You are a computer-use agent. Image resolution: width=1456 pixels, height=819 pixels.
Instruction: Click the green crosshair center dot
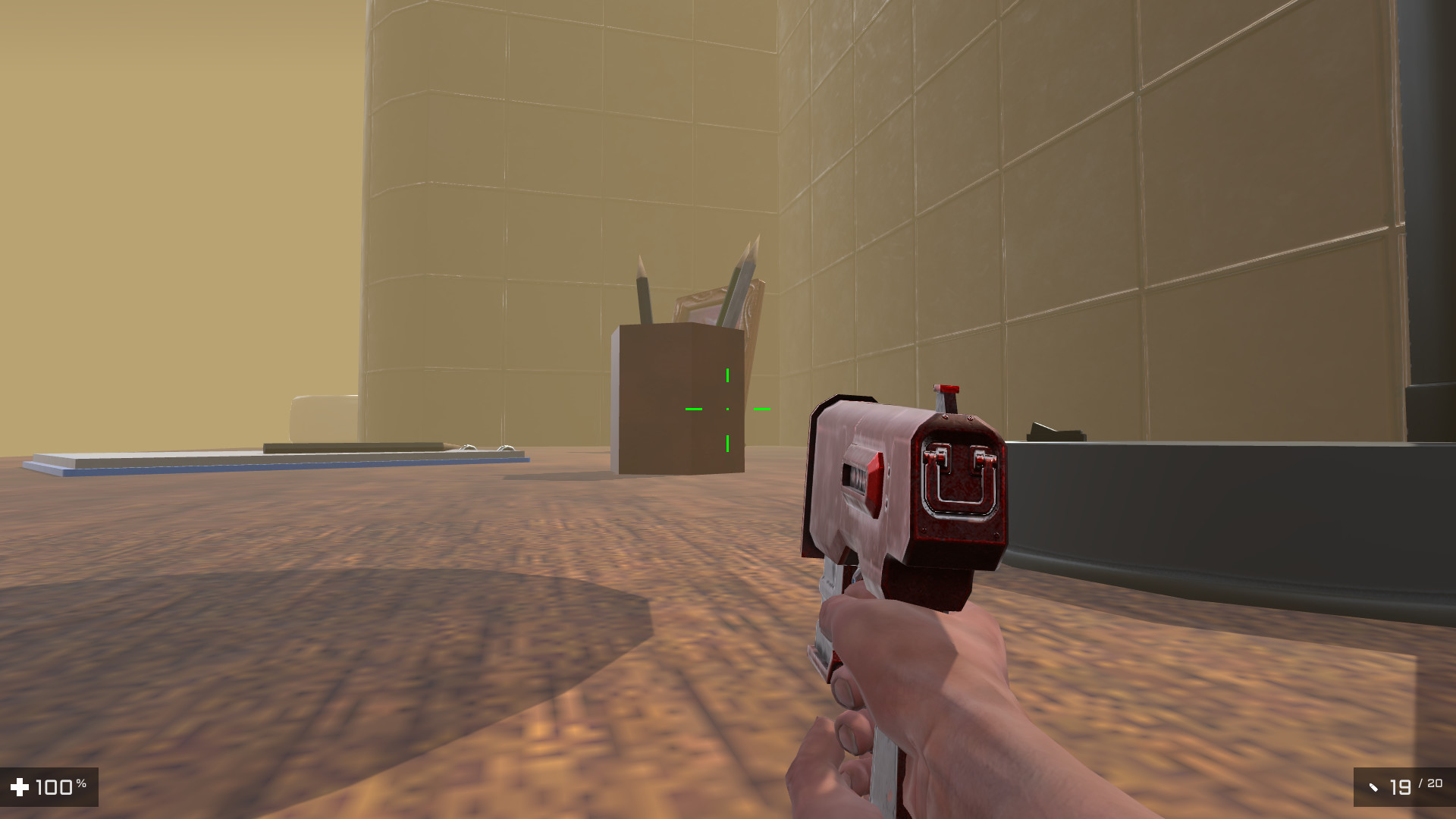(728, 409)
